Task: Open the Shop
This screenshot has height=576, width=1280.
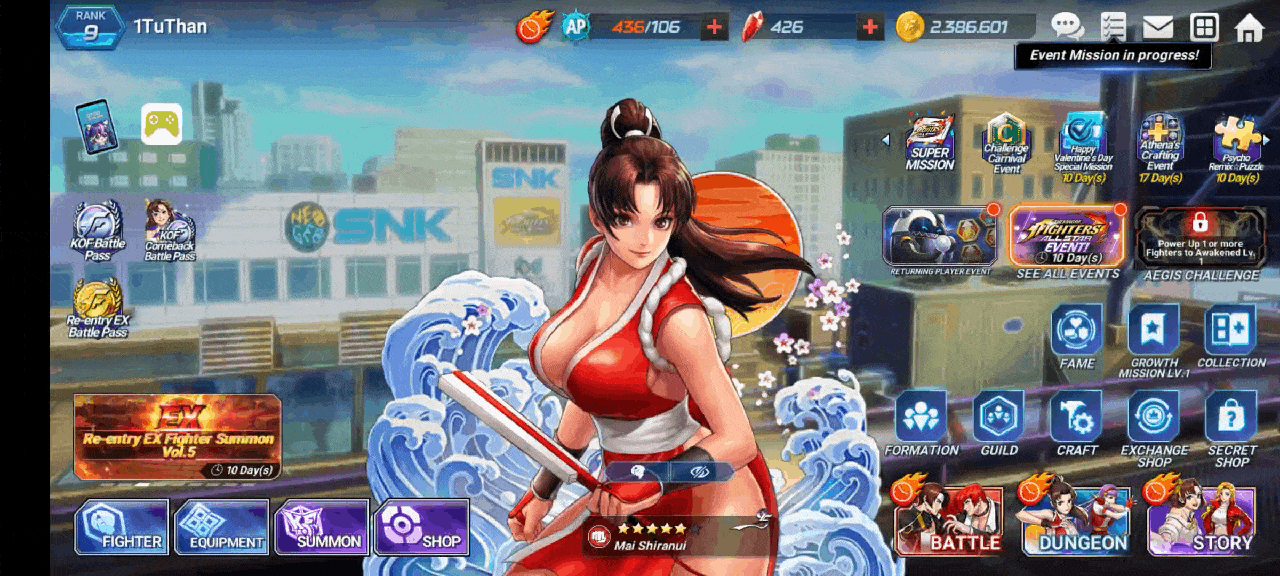Action: pos(421,527)
